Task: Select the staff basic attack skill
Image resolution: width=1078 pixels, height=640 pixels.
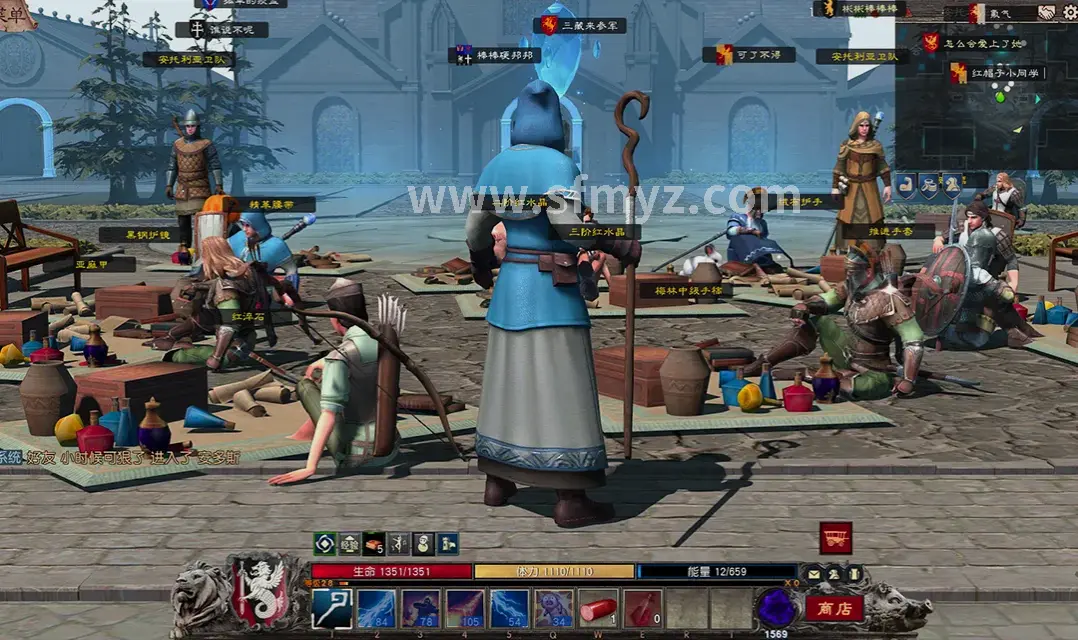Action: (331, 608)
